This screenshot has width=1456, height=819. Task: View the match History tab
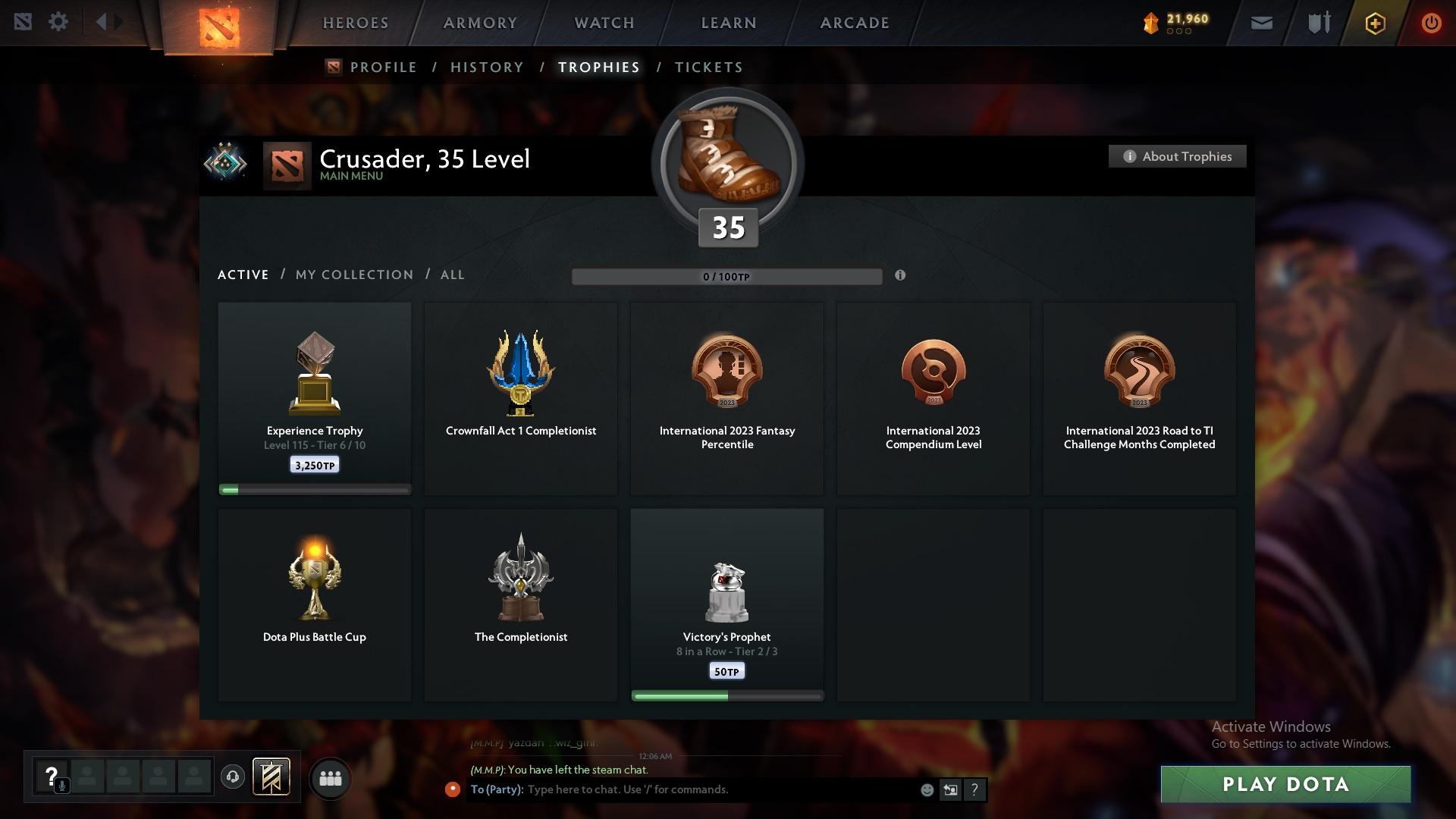tap(487, 67)
